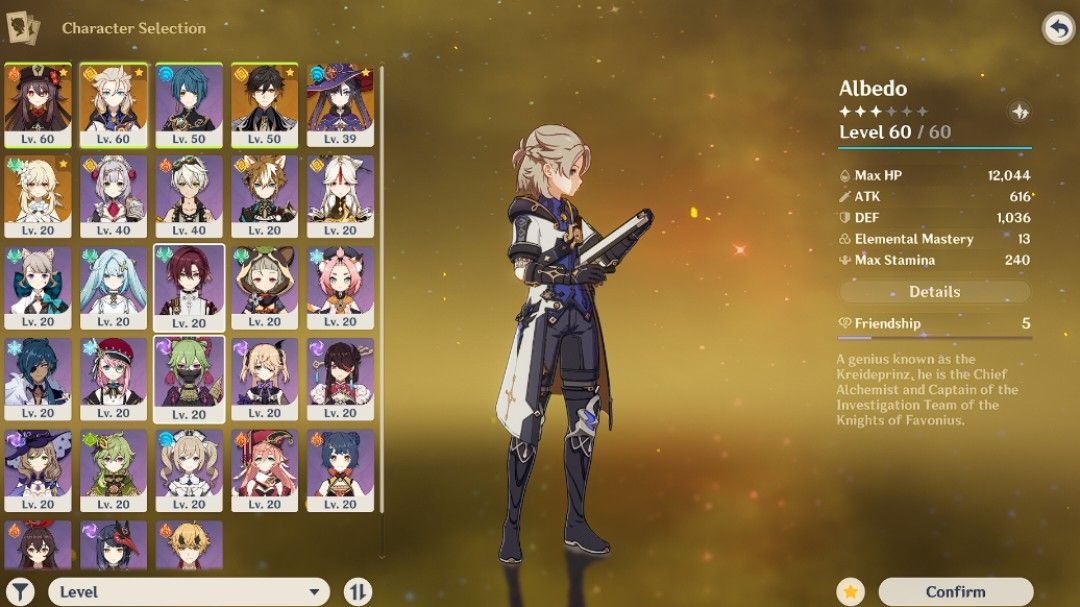Screen dimensions: 1080x607
Task: Select Xingqiu's Lv. 50 card
Action: pyautogui.click(x=189, y=104)
